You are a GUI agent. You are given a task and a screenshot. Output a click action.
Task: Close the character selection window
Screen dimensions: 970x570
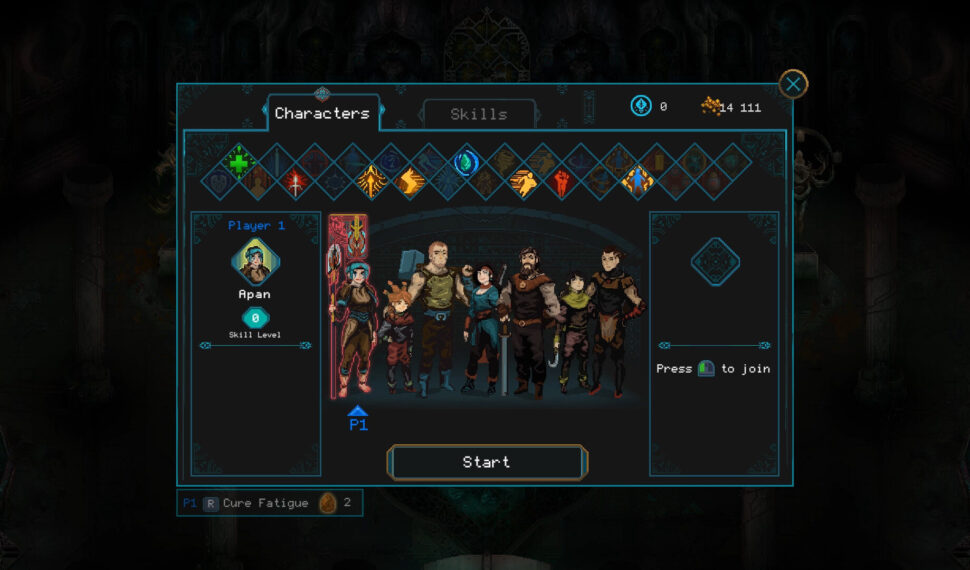[793, 84]
